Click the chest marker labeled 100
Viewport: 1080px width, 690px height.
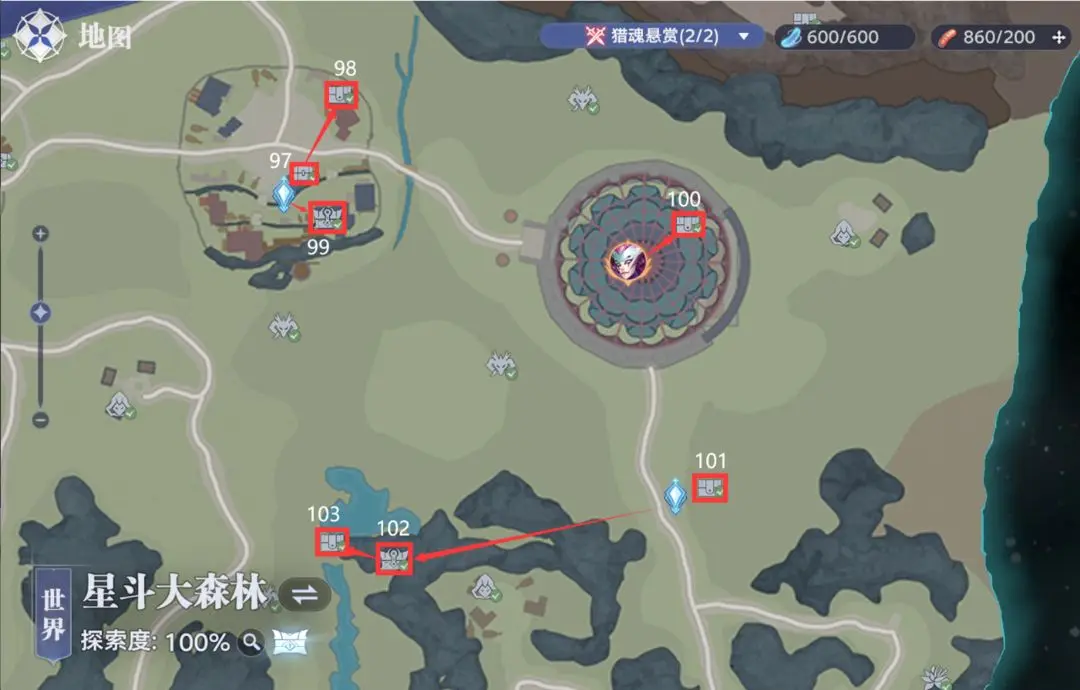[x=687, y=225]
